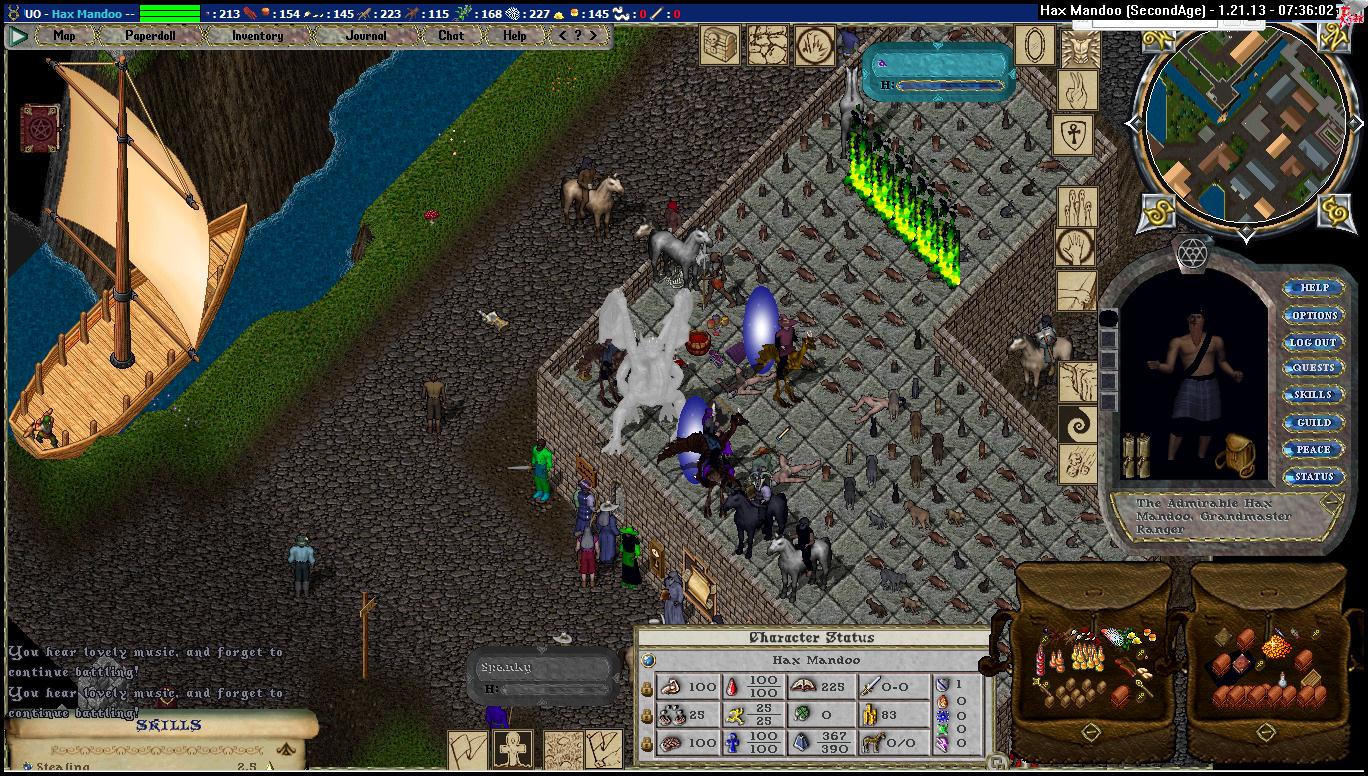Toggle the PEACE war-mode button
The height and width of the screenshot is (776, 1368).
coord(1313,450)
